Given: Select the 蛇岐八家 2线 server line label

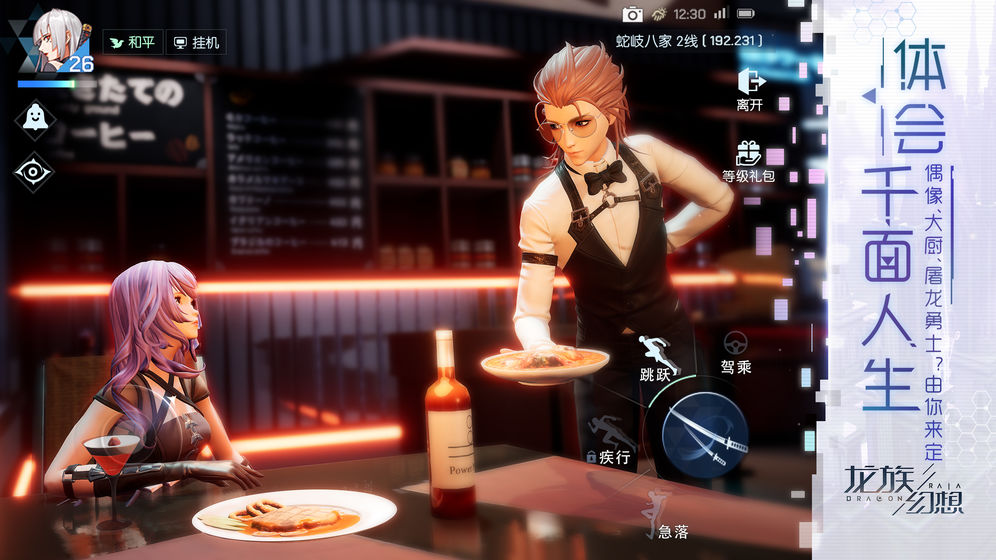Looking at the screenshot, I should [689, 40].
